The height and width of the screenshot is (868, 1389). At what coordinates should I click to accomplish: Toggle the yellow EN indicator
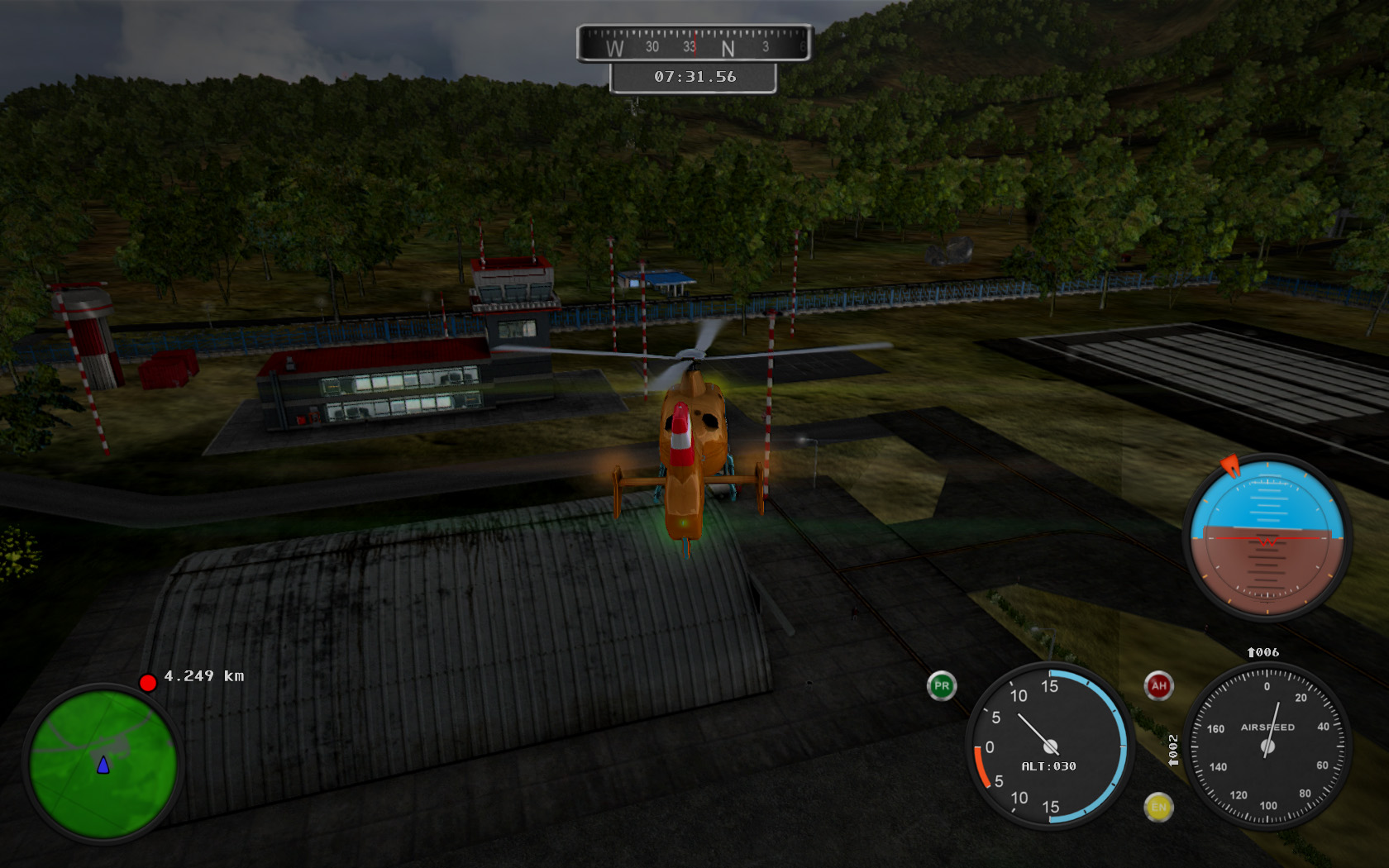1158,807
